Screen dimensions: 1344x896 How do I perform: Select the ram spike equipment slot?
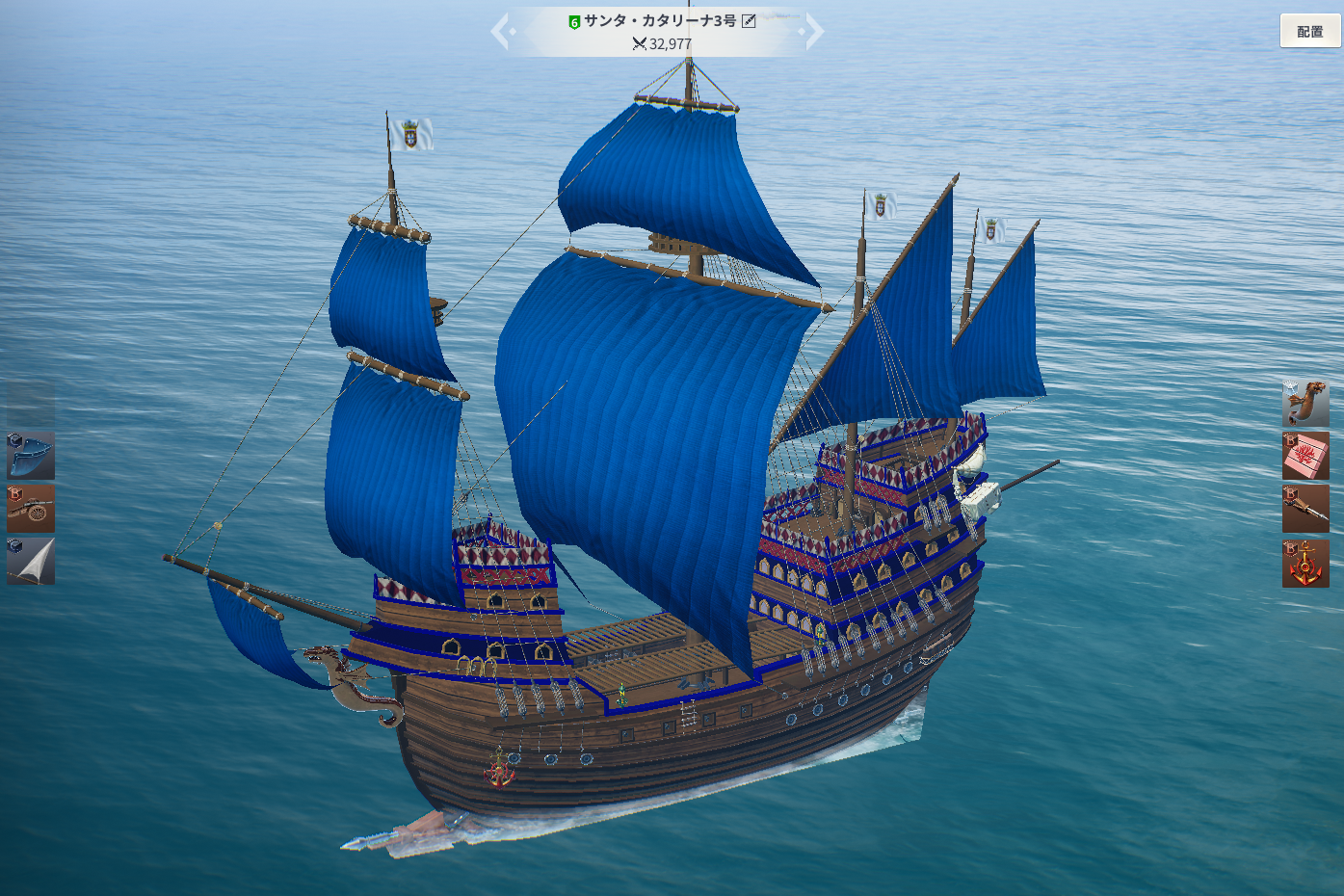[x=1305, y=509]
